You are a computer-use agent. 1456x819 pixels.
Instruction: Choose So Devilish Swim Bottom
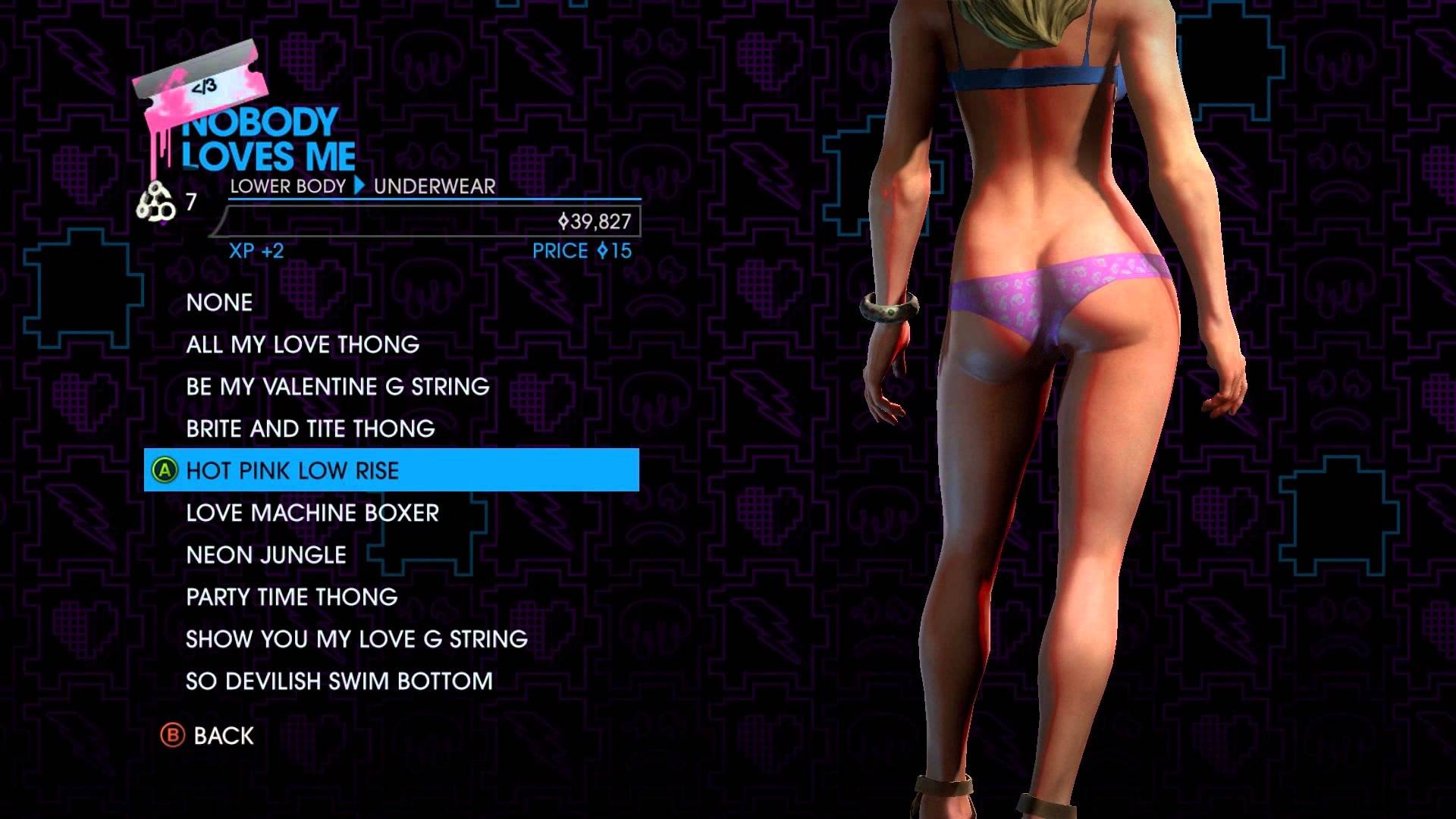(339, 682)
